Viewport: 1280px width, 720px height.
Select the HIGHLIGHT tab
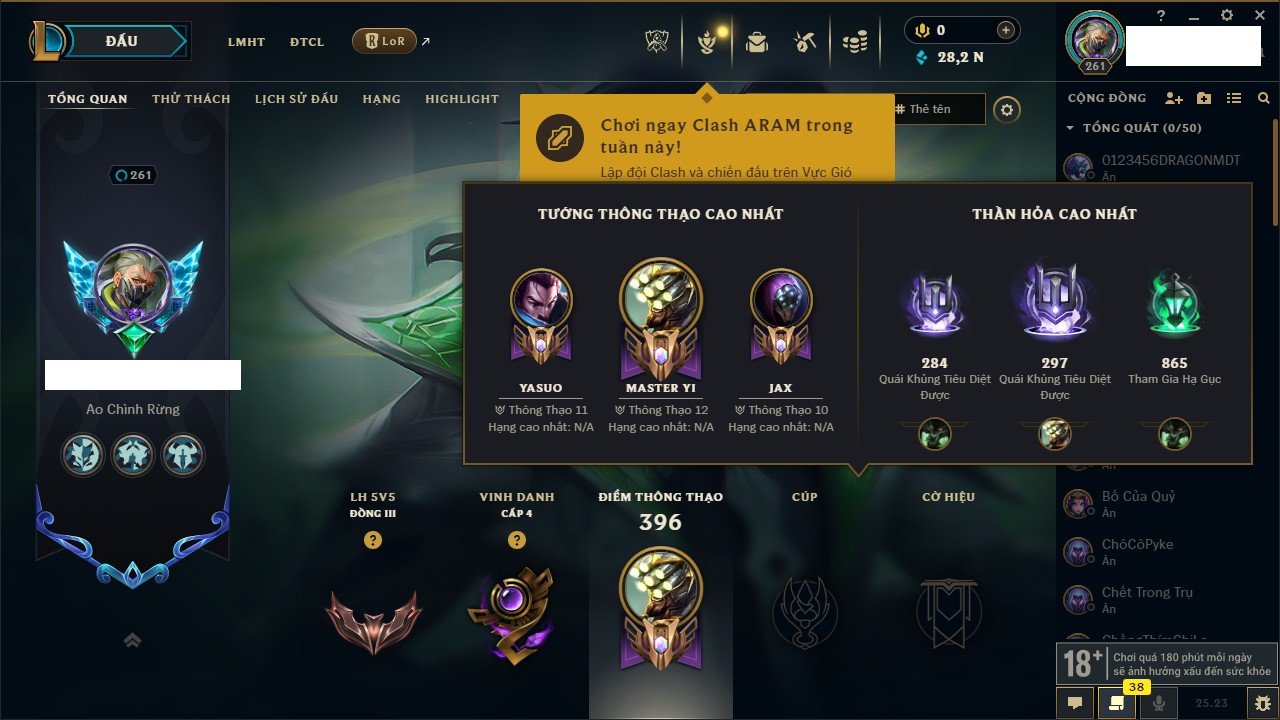click(x=461, y=99)
